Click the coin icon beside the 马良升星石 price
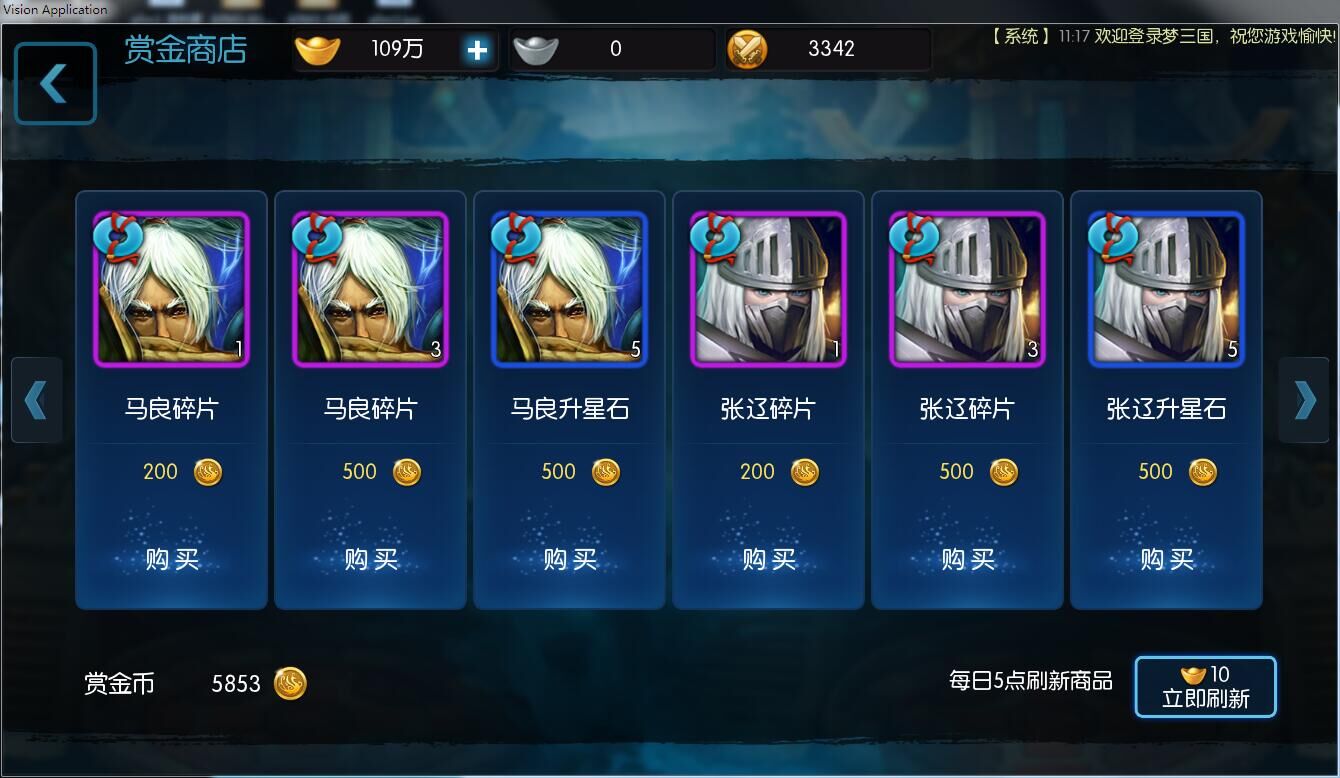The height and width of the screenshot is (778, 1340). (606, 471)
